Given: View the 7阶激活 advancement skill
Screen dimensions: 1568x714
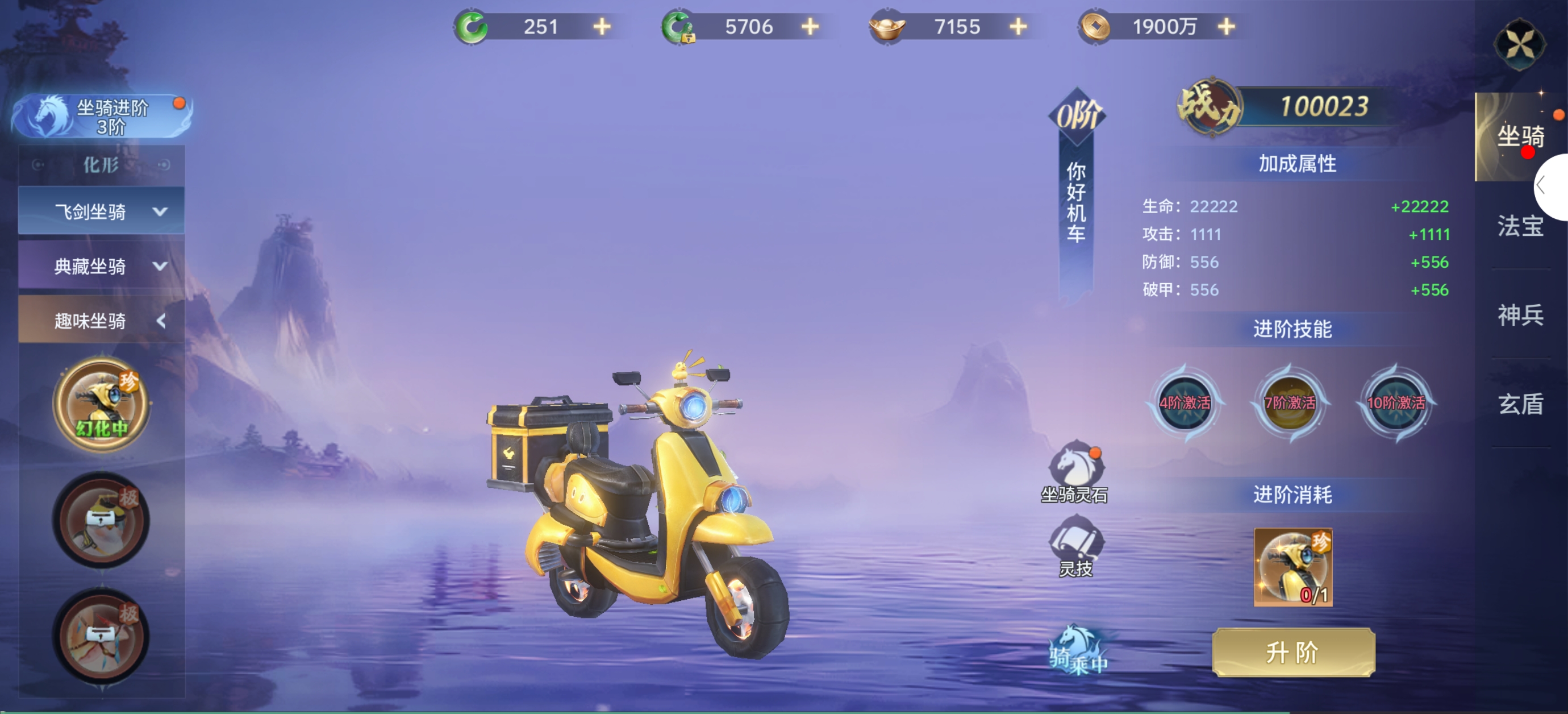Looking at the screenshot, I should (1290, 402).
